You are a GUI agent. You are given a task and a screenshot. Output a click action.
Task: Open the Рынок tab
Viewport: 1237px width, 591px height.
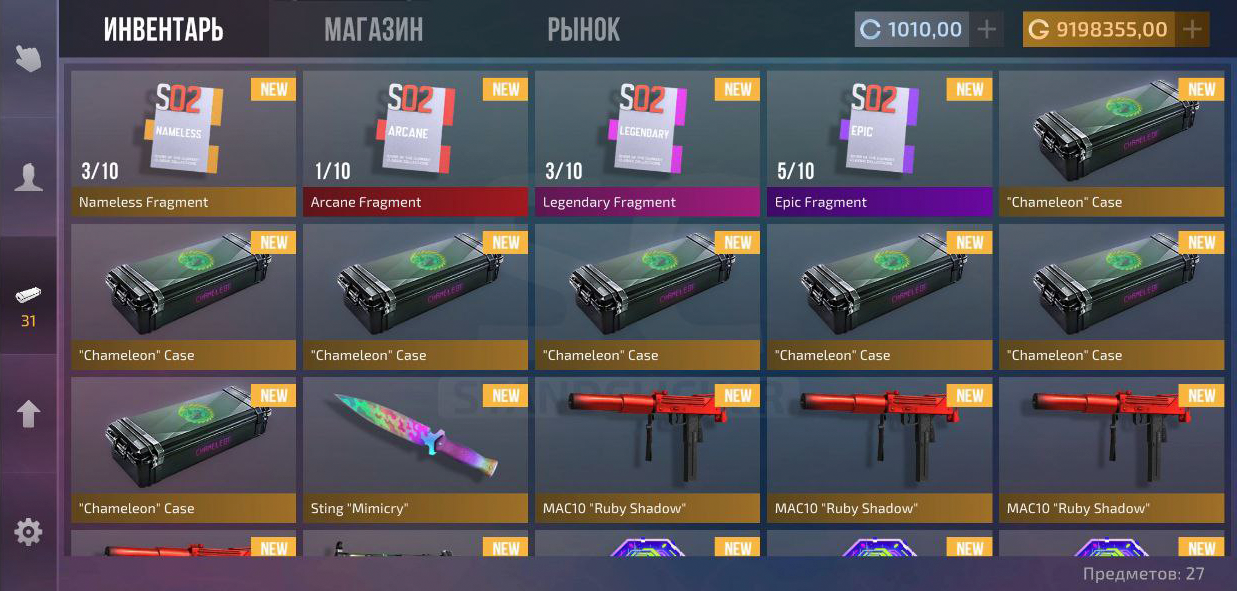coord(583,30)
